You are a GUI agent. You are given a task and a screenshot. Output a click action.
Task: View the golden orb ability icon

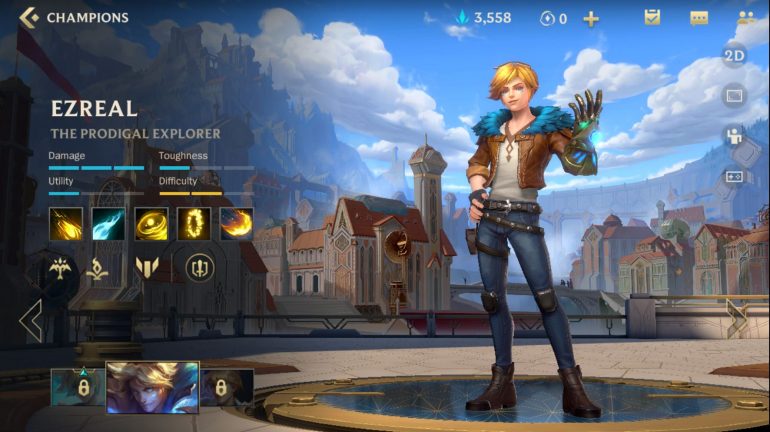click(151, 223)
